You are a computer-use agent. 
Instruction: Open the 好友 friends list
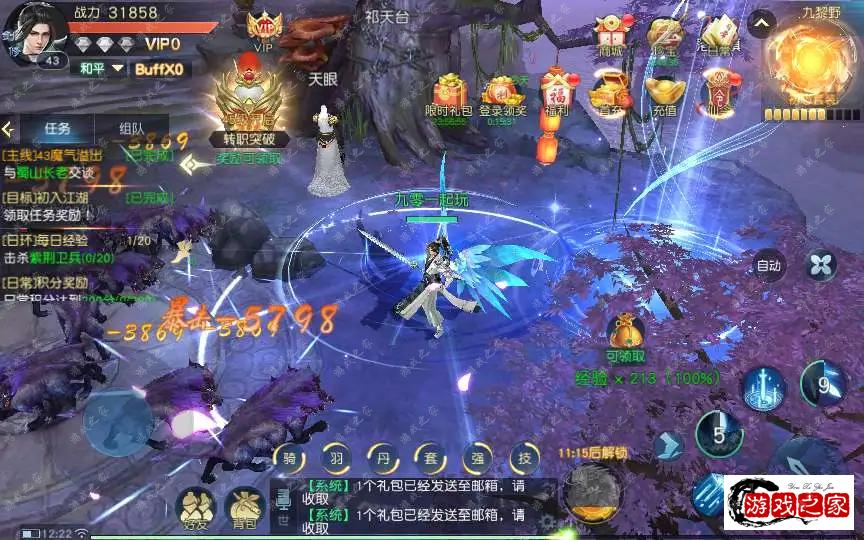click(194, 508)
